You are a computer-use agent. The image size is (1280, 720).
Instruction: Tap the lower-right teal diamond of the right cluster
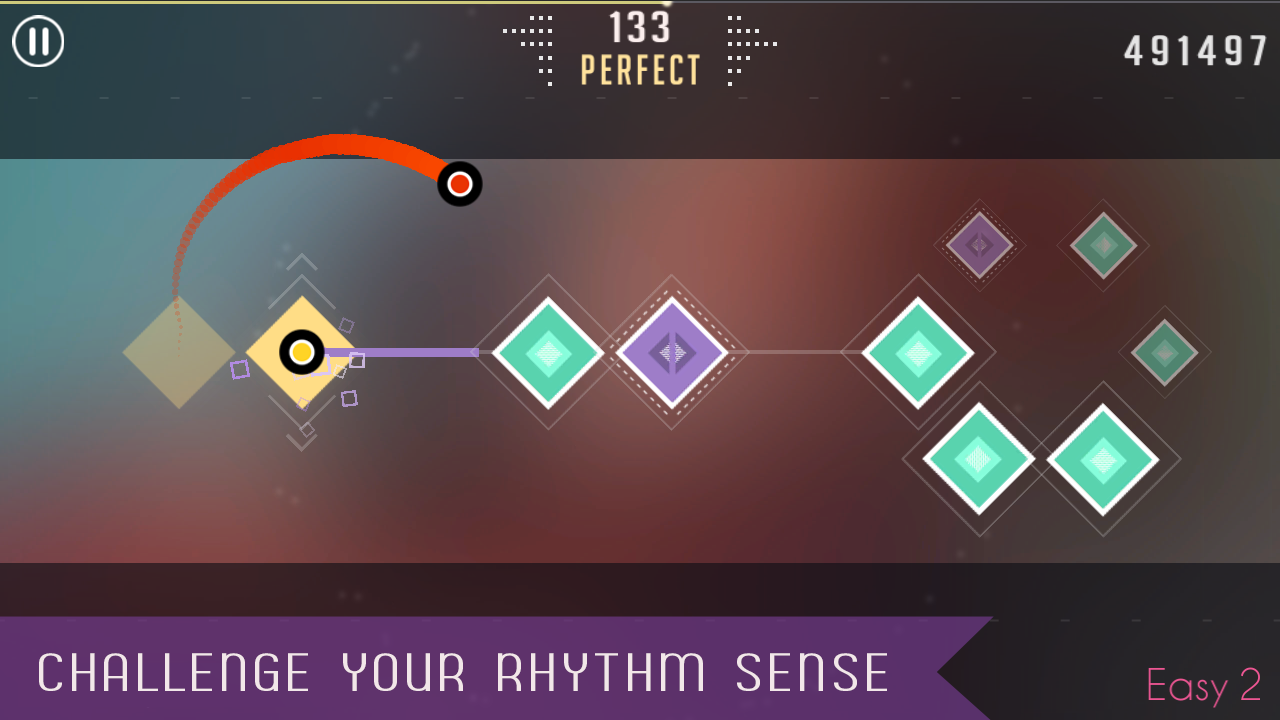pos(1104,458)
